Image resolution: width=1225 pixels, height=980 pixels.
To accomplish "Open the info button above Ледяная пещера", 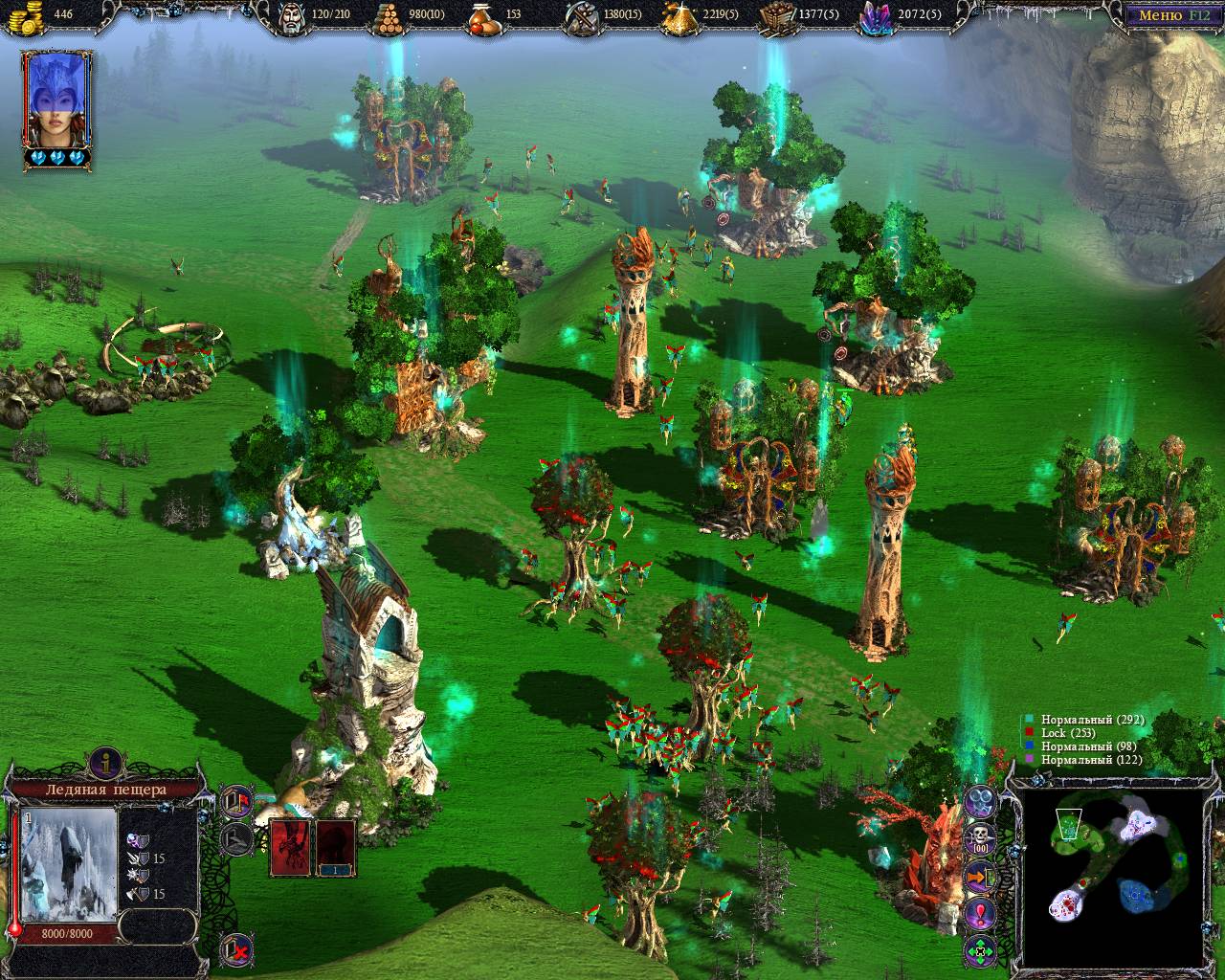I will [101, 763].
